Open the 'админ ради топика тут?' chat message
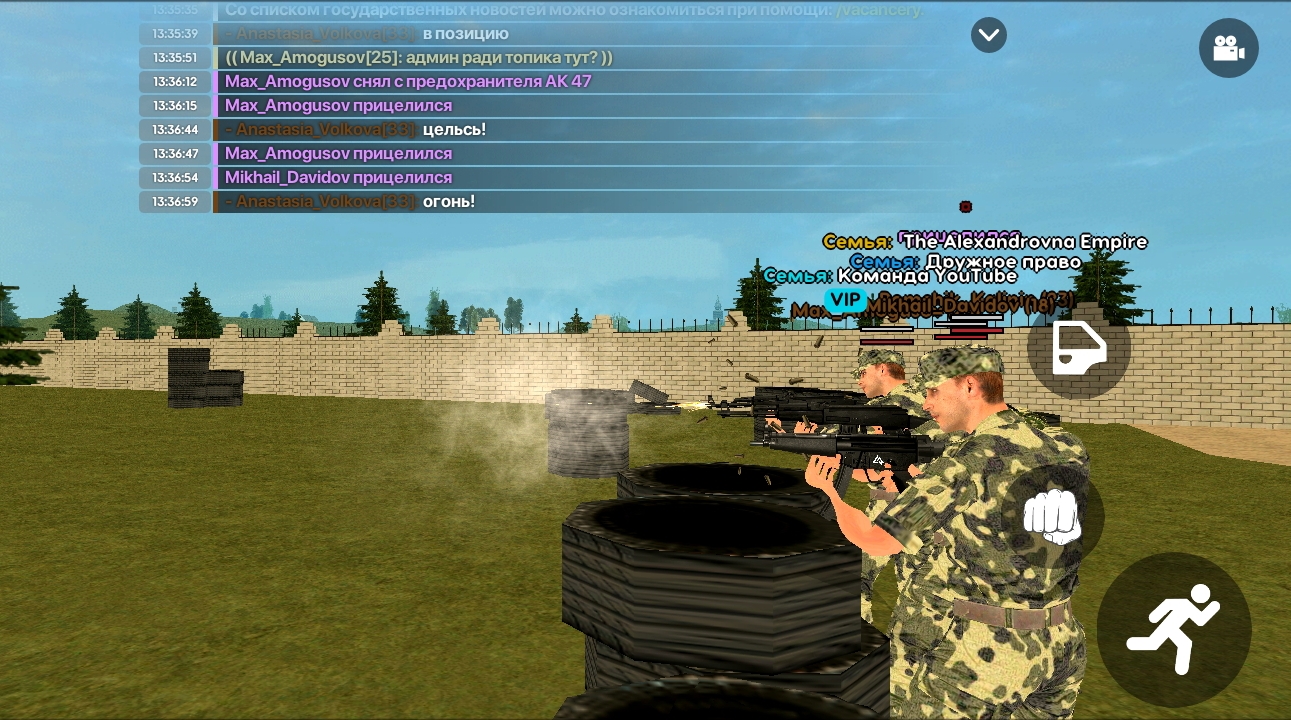 coord(419,58)
